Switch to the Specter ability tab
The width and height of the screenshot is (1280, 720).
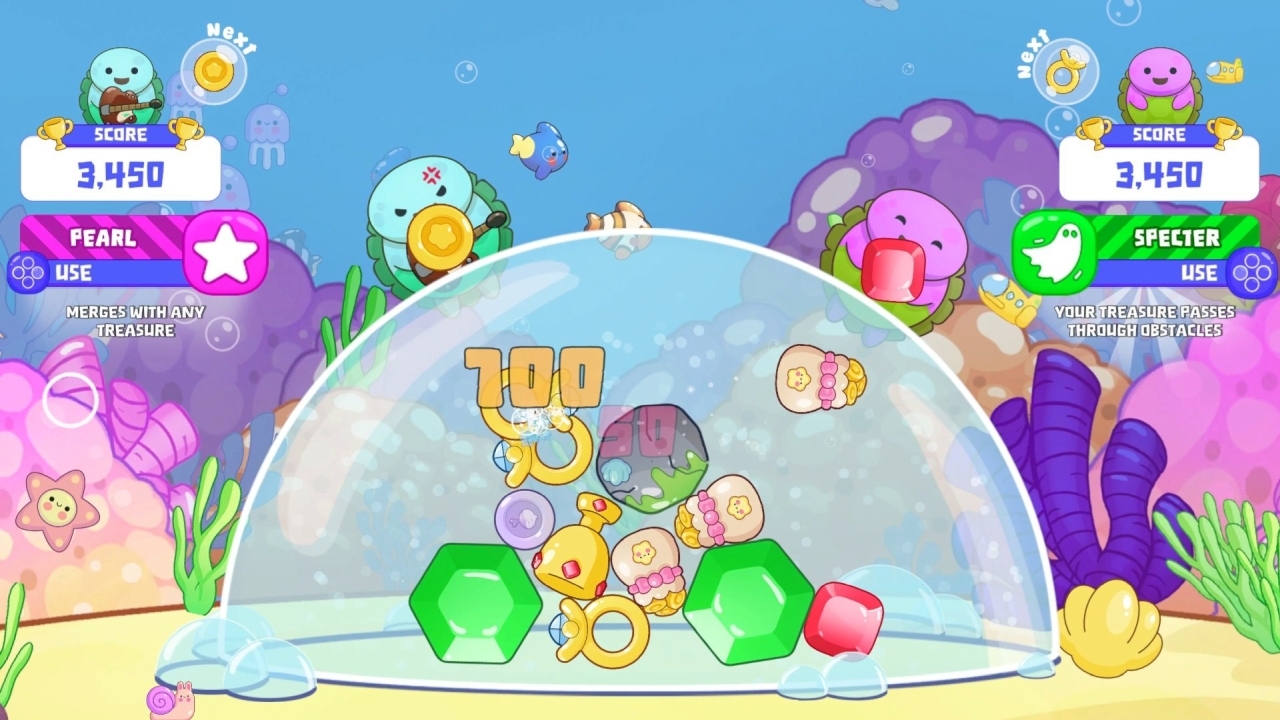click(1175, 238)
